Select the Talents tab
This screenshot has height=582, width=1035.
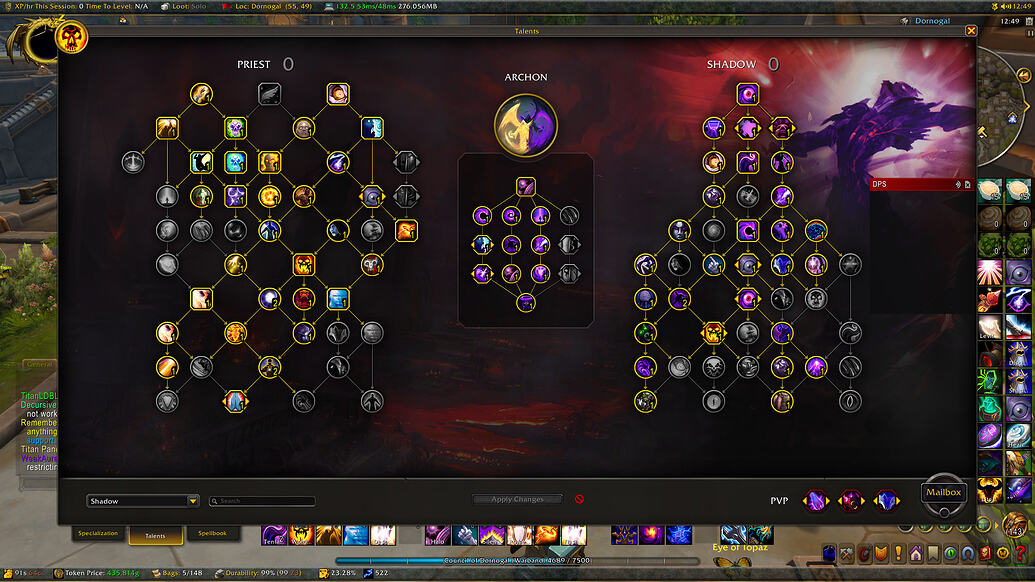tap(156, 536)
